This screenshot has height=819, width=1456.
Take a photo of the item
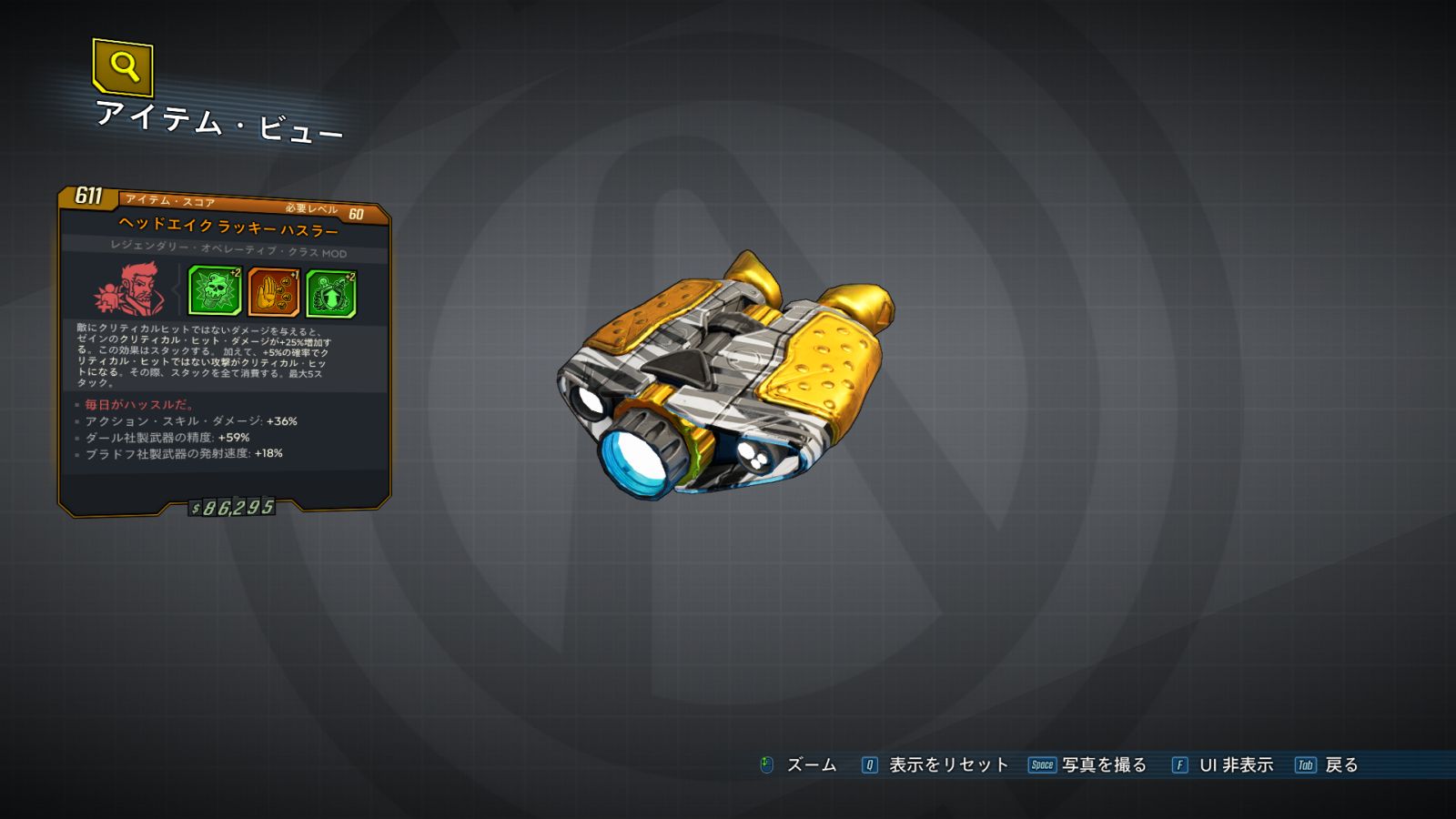point(1088,765)
